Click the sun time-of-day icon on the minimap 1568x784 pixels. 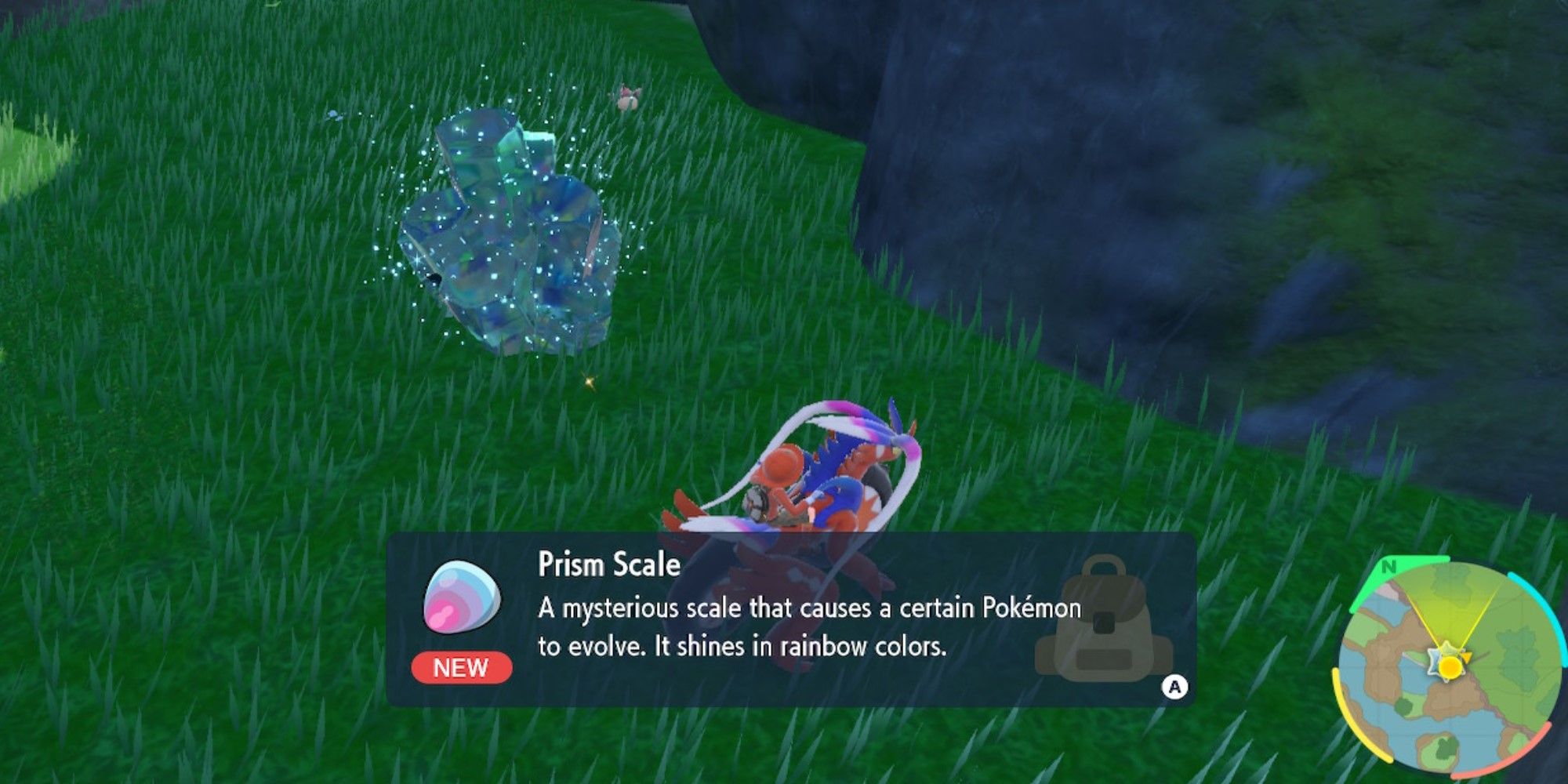click(x=1450, y=668)
